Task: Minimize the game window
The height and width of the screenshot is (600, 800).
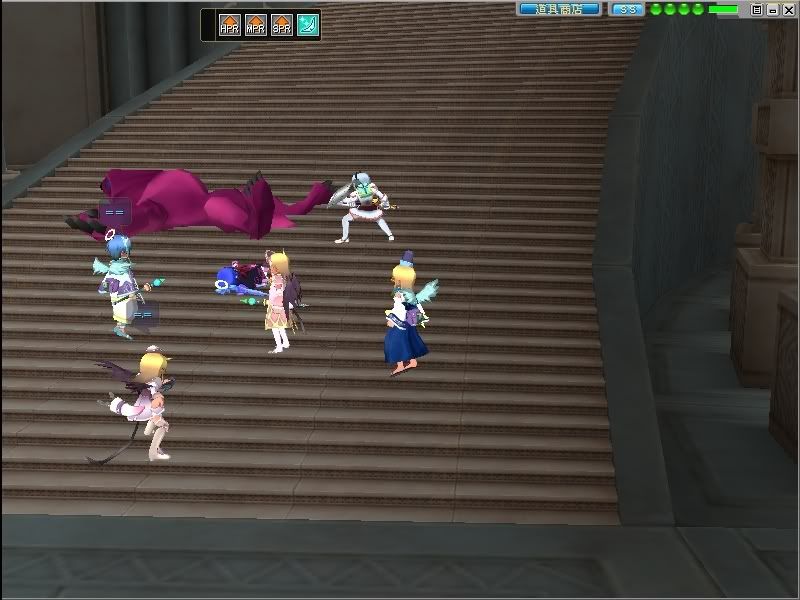Action: (773, 9)
